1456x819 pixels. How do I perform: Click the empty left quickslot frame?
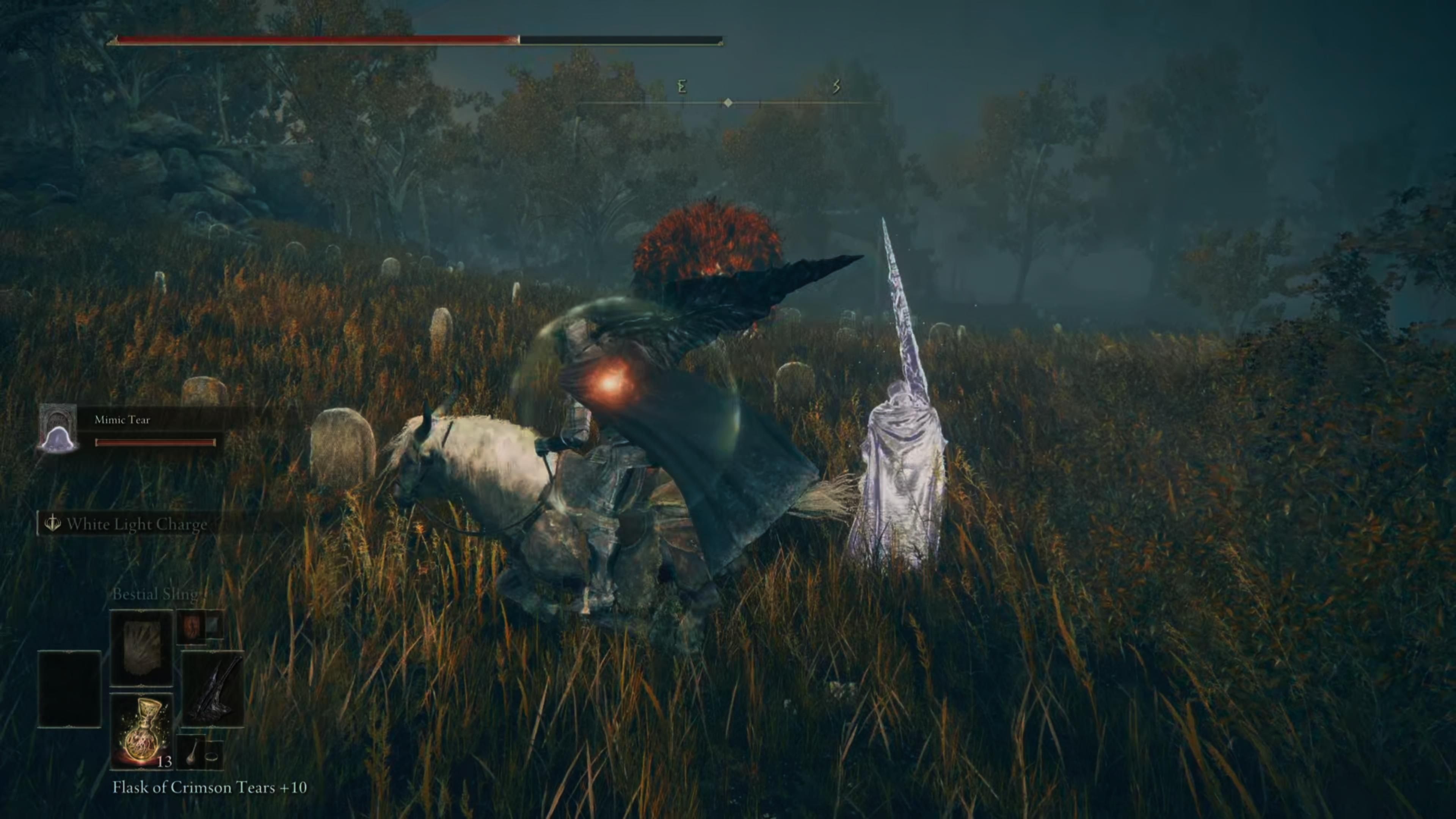tap(69, 689)
